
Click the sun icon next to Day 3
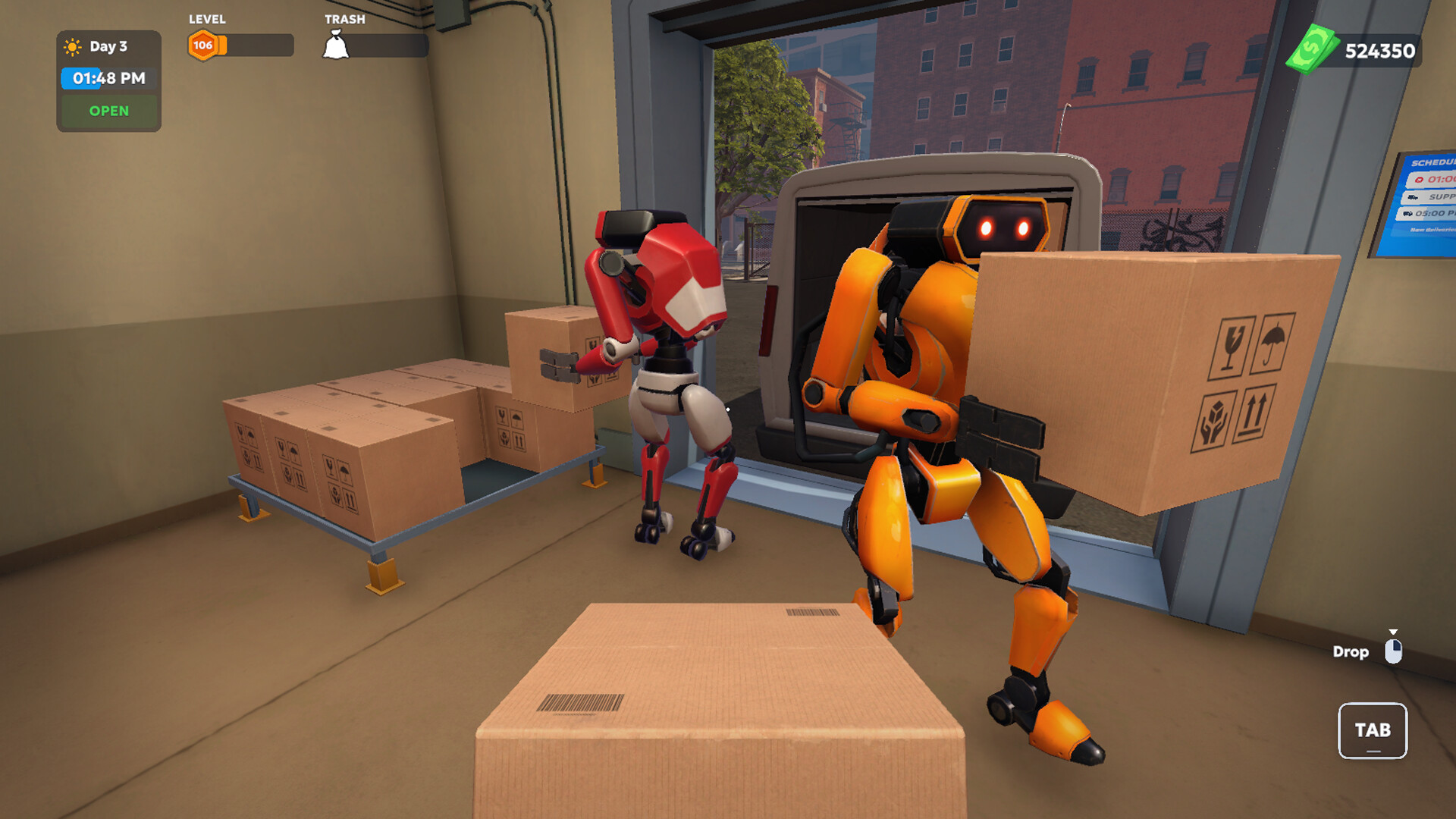72,47
